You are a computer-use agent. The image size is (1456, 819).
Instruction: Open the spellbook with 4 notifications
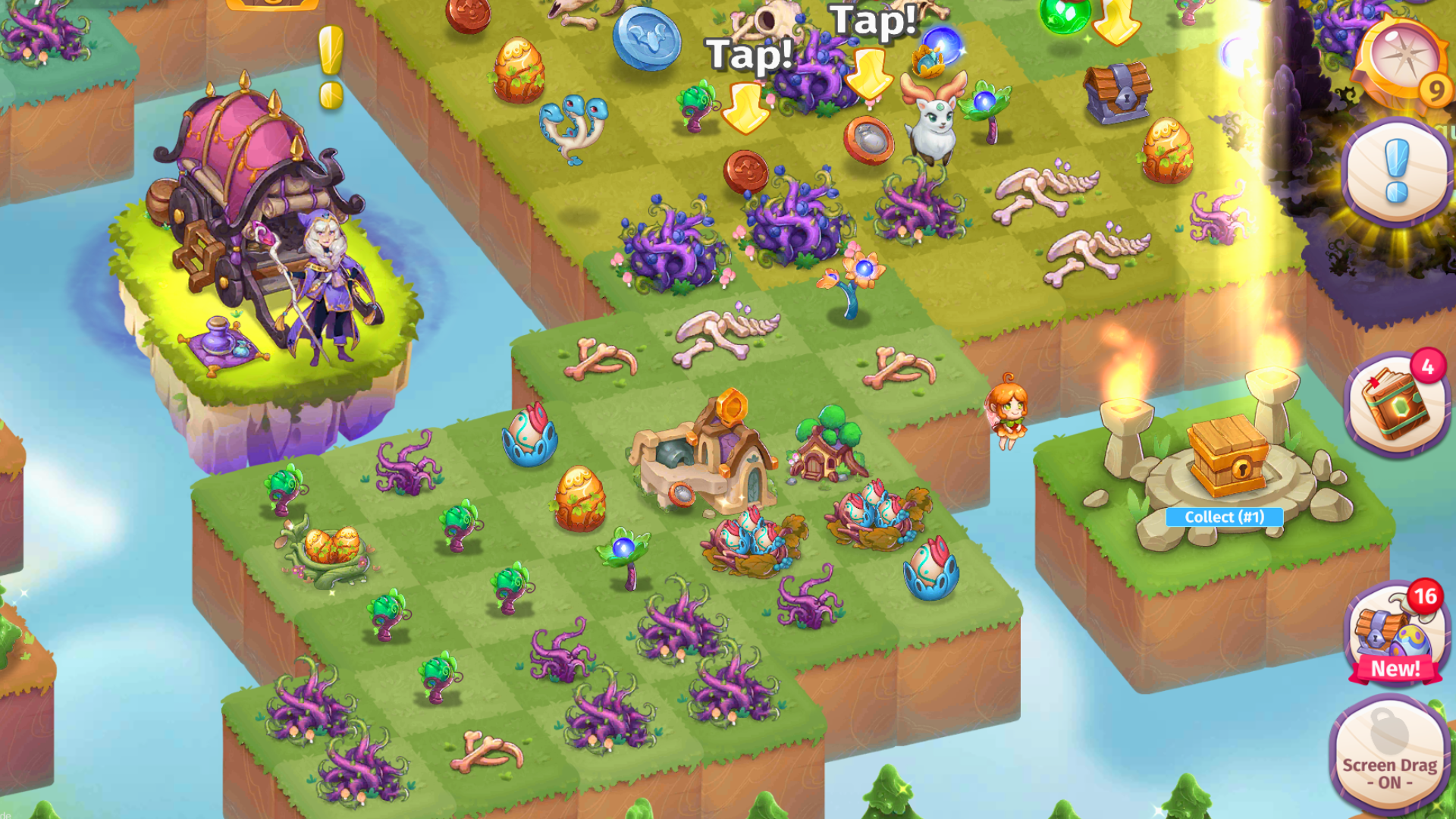tap(1395, 404)
